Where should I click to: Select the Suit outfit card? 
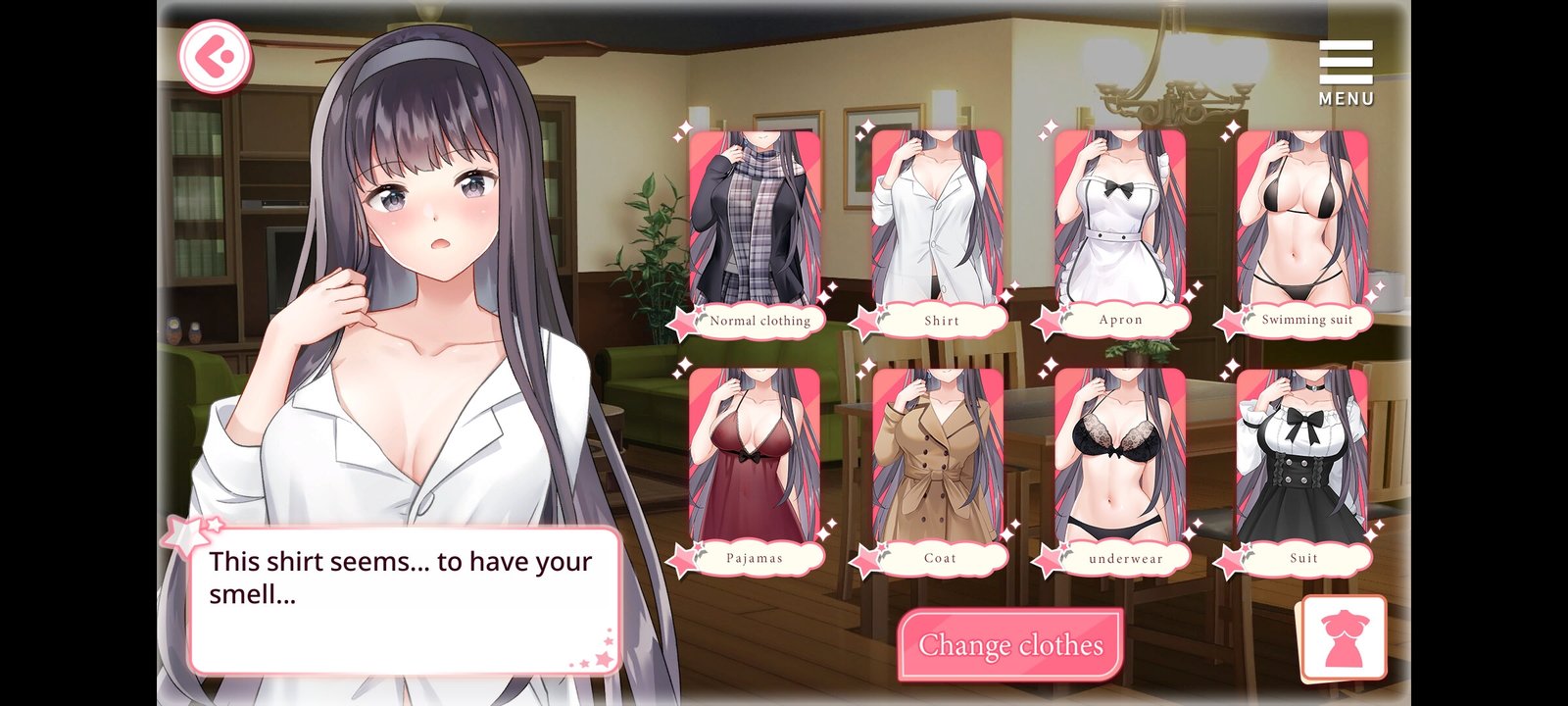tap(1302, 468)
